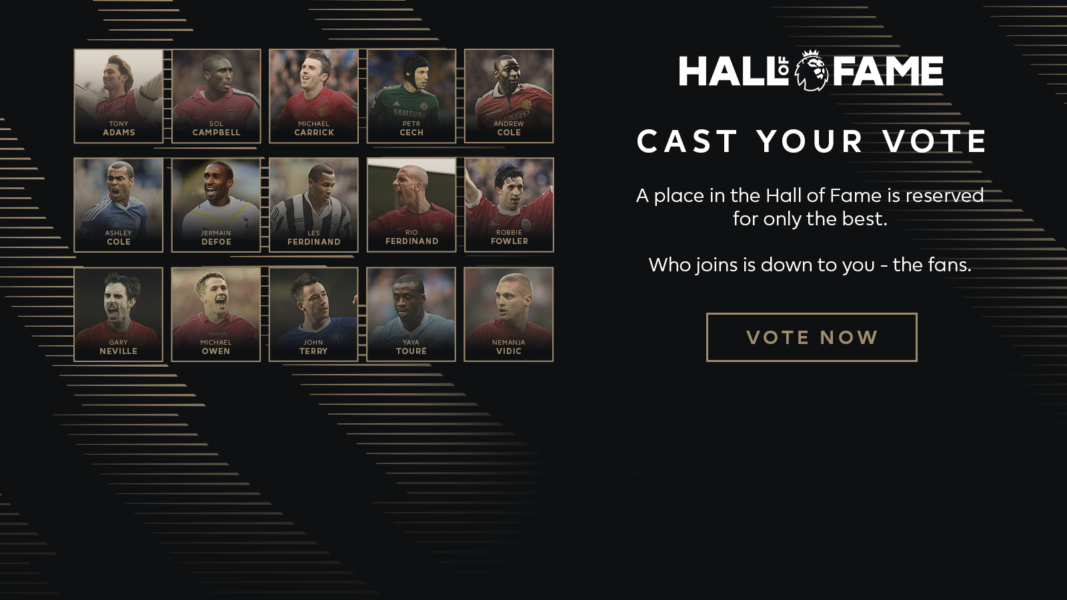Select the Michael Owen card
This screenshot has height=600, width=1067.
tap(216, 314)
